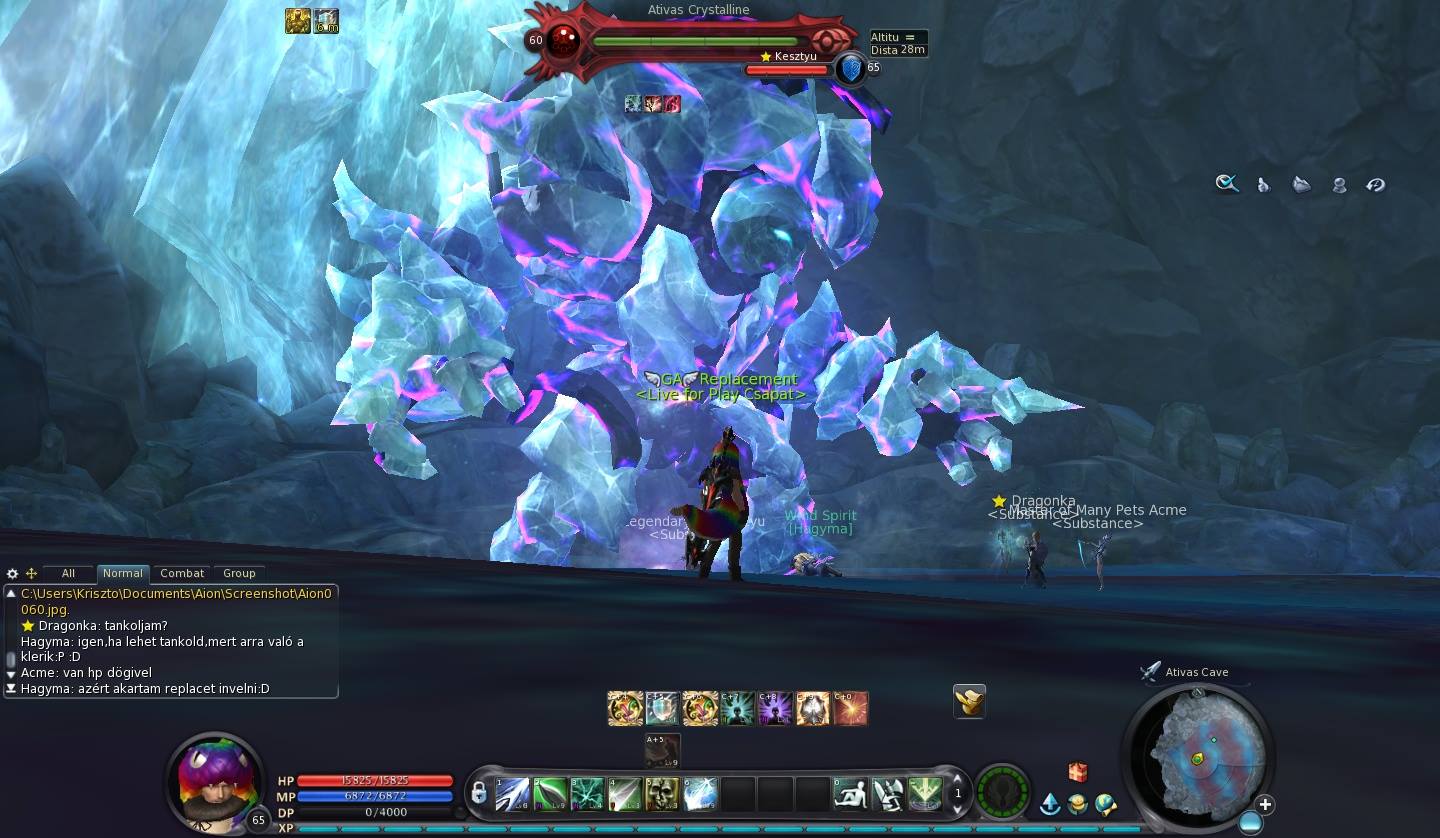
Task: Activate the purple aura buff skill
Action: coord(775,709)
